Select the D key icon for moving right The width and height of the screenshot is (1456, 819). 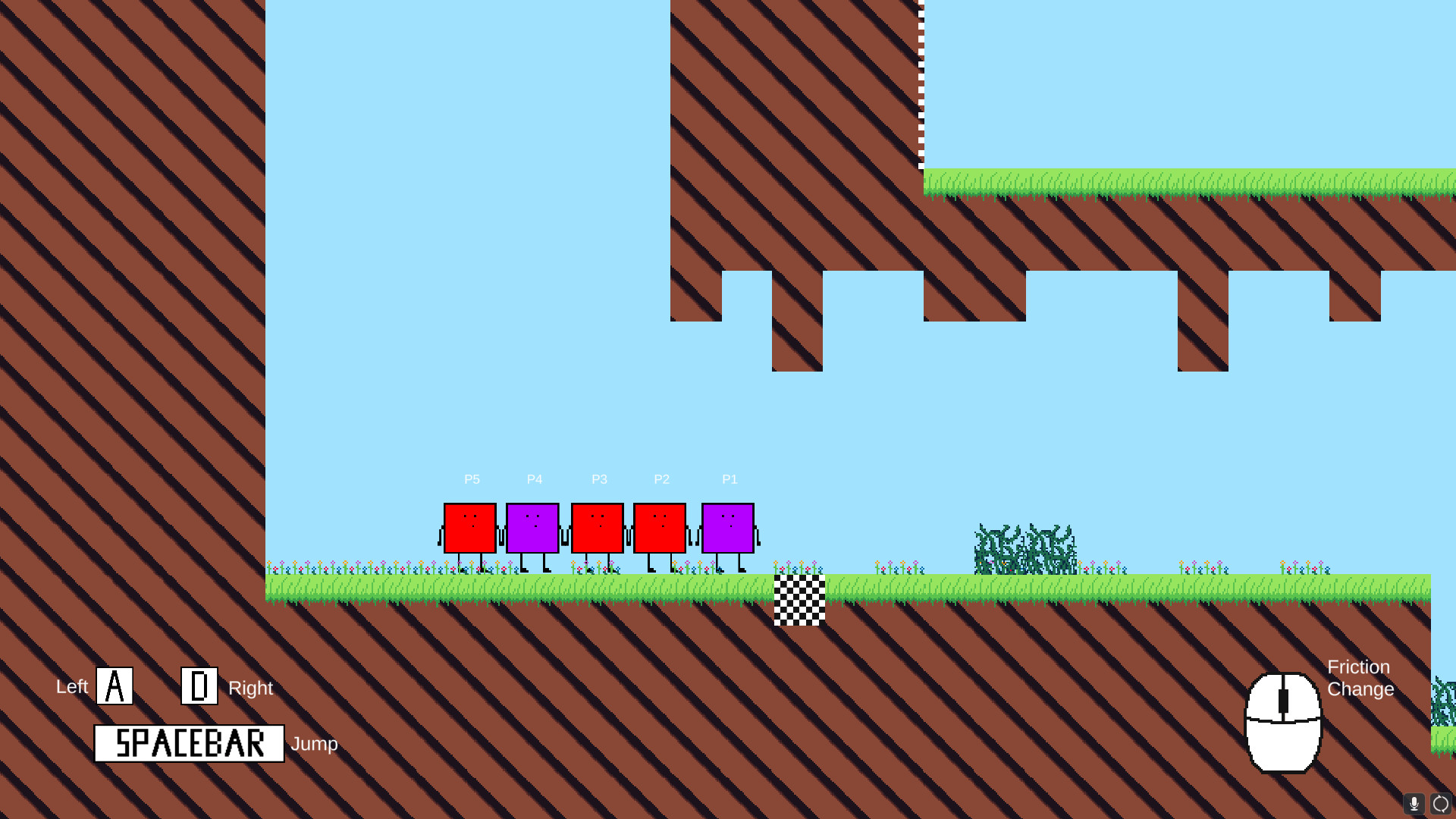coord(199,685)
